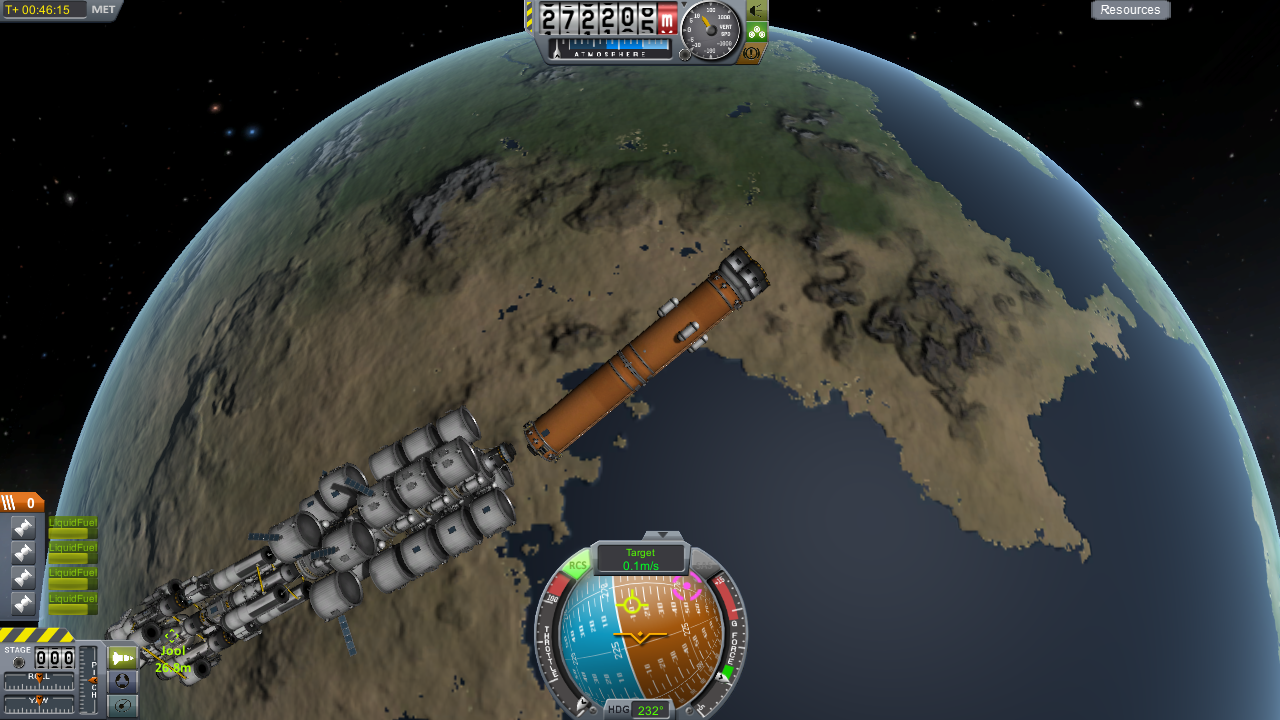
Task: Collapse the navball with its top arrow
Action: (x=662, y=536)
